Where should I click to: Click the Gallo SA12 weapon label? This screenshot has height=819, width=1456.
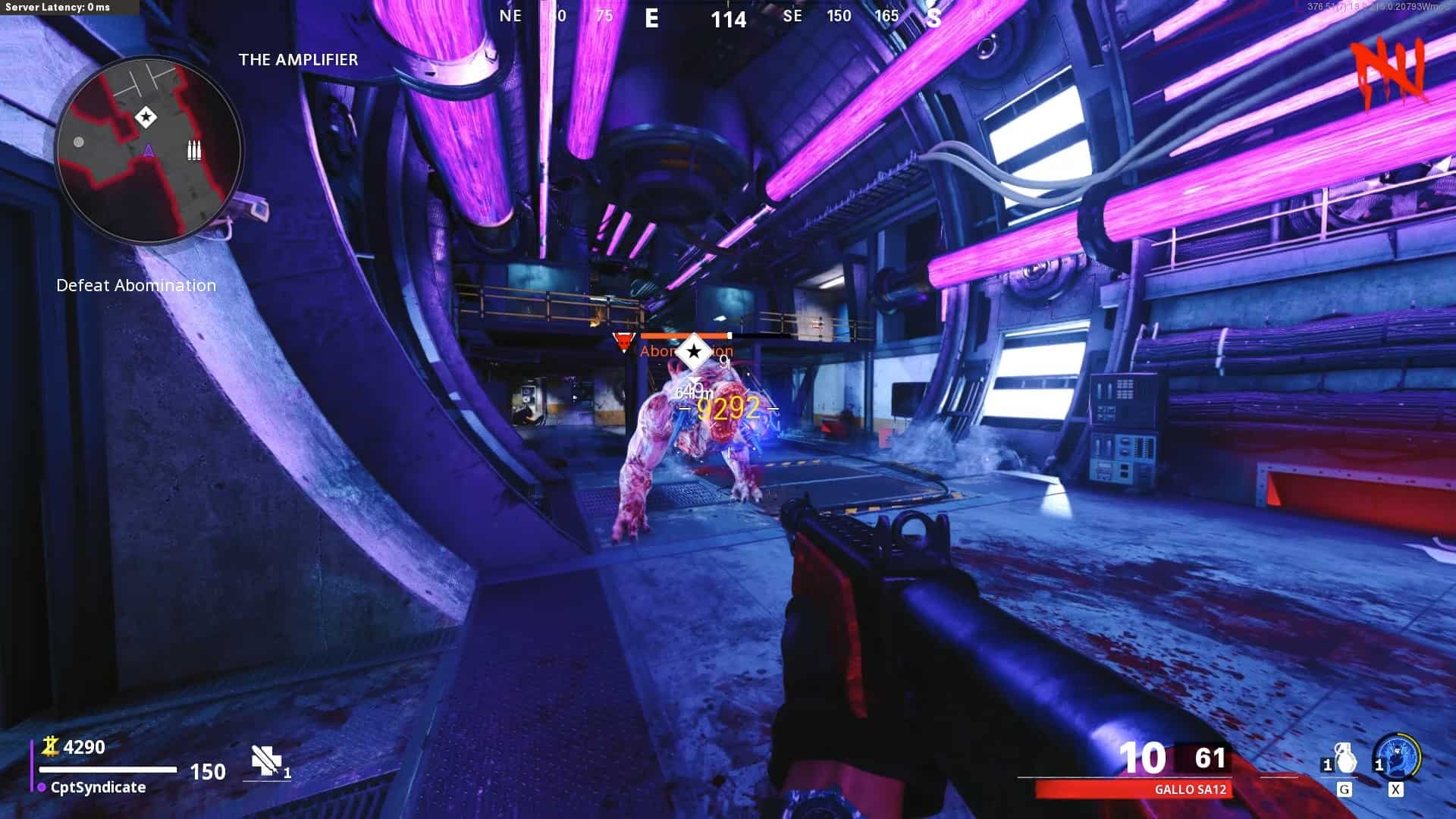click(1190, 789)
